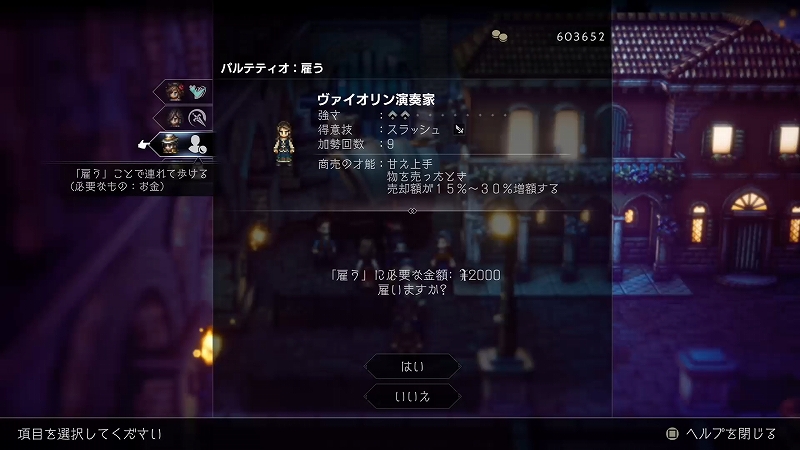This screenshot has width=800, height=450.
Task: Confirm hiring with はい
Action: point(412,366)
